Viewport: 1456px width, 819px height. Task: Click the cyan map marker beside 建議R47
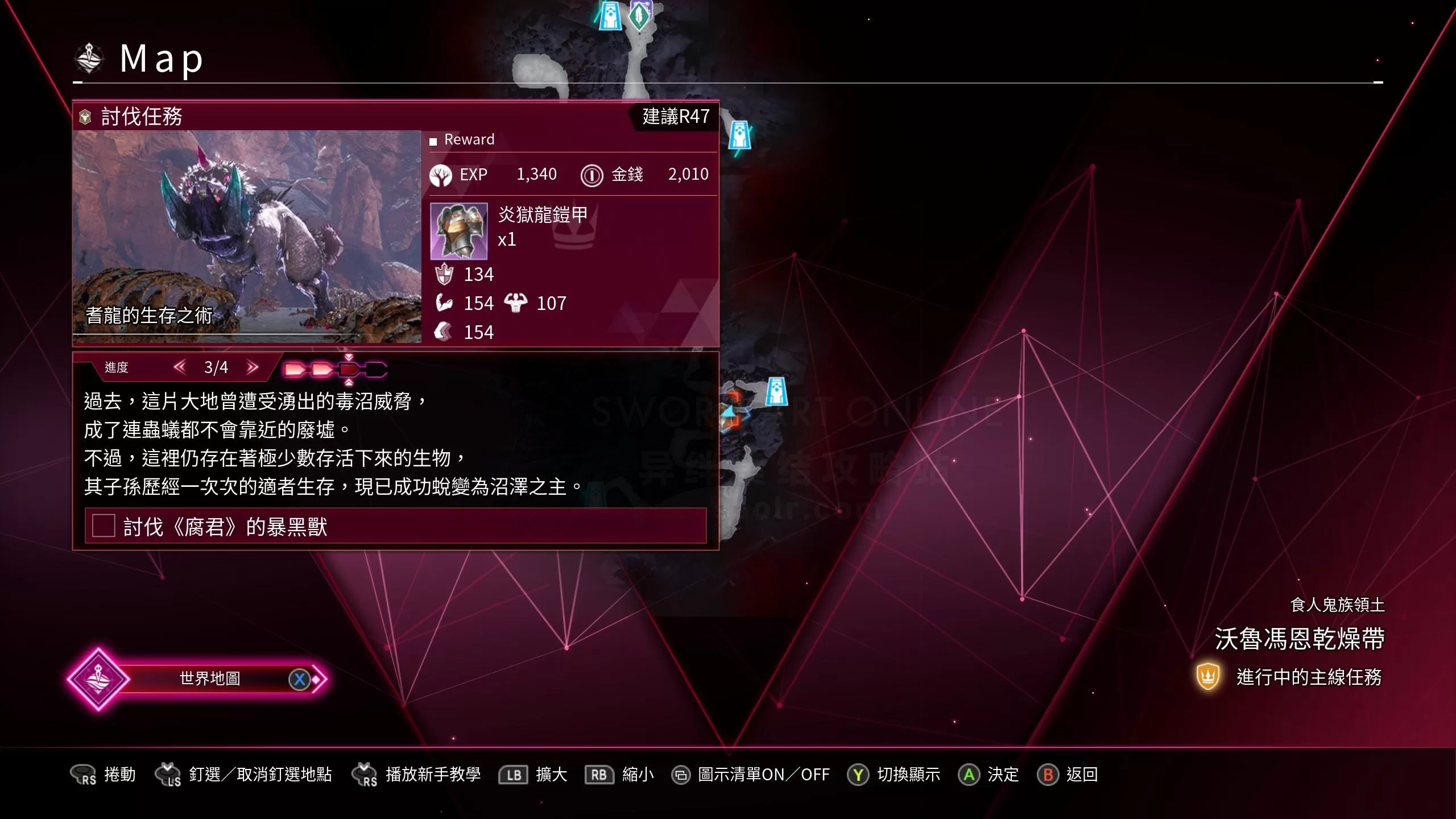[739, 135]
